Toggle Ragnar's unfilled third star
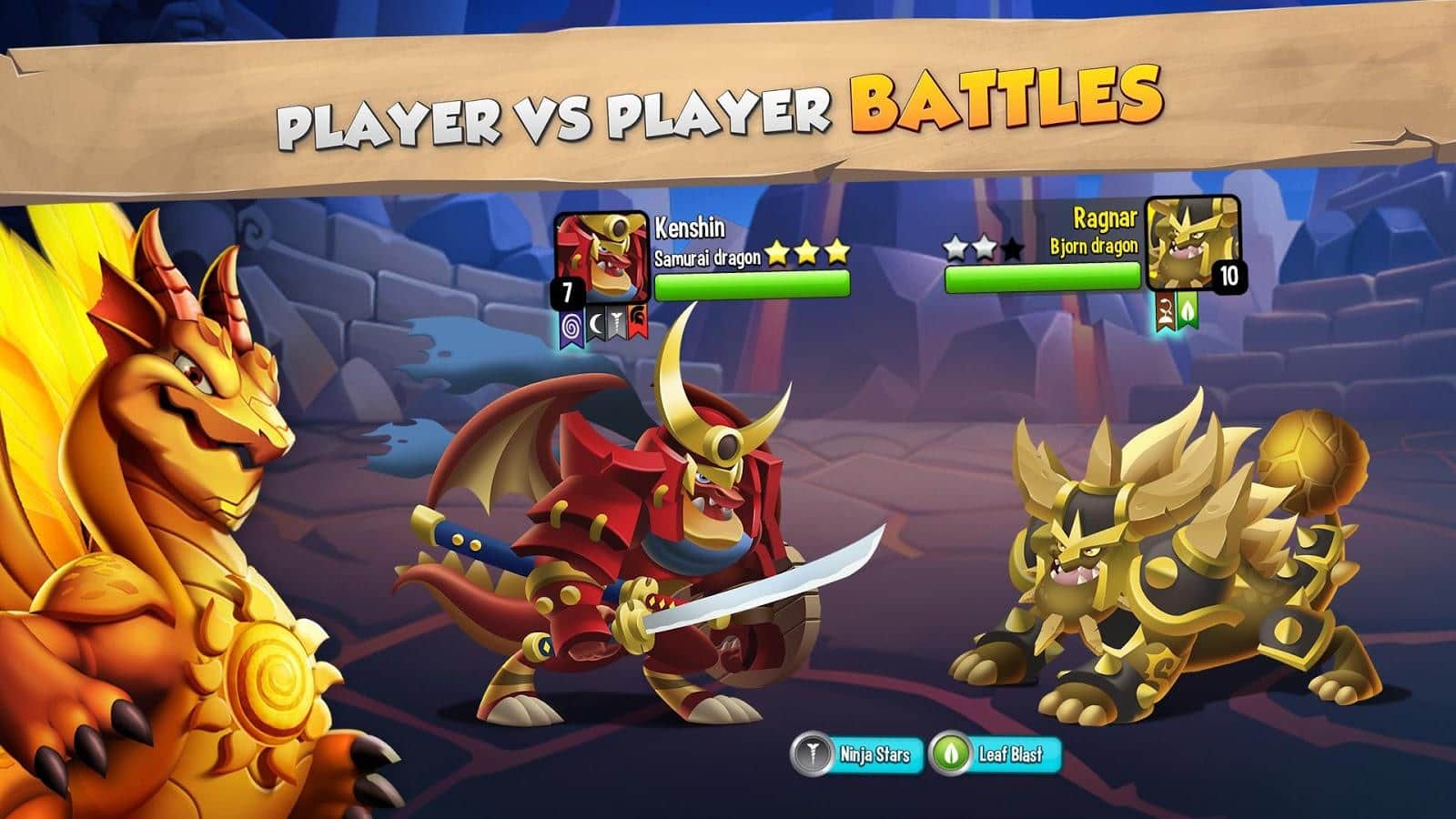The image size is (1456, 819). pyautogui.click(x=1013, y=248)
